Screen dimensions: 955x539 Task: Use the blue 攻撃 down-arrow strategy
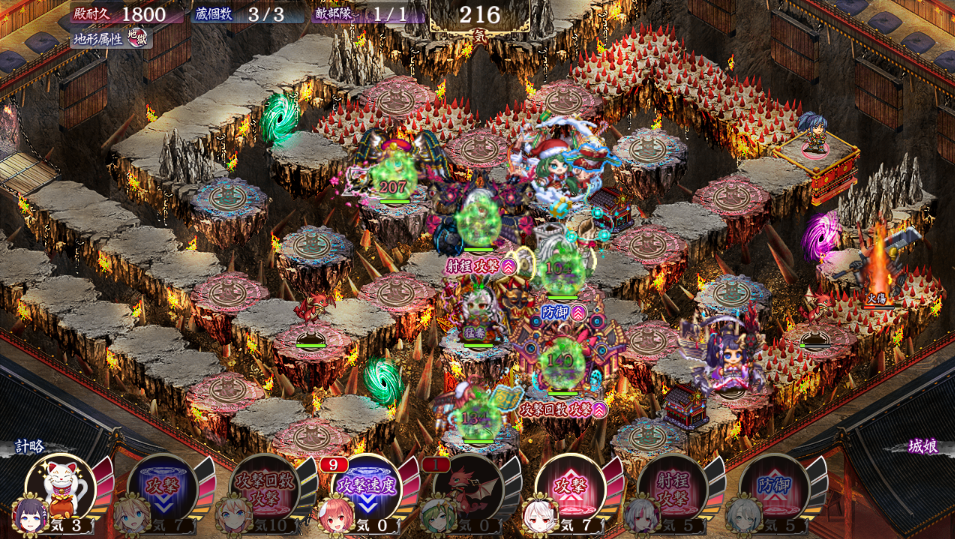point(163,485)
